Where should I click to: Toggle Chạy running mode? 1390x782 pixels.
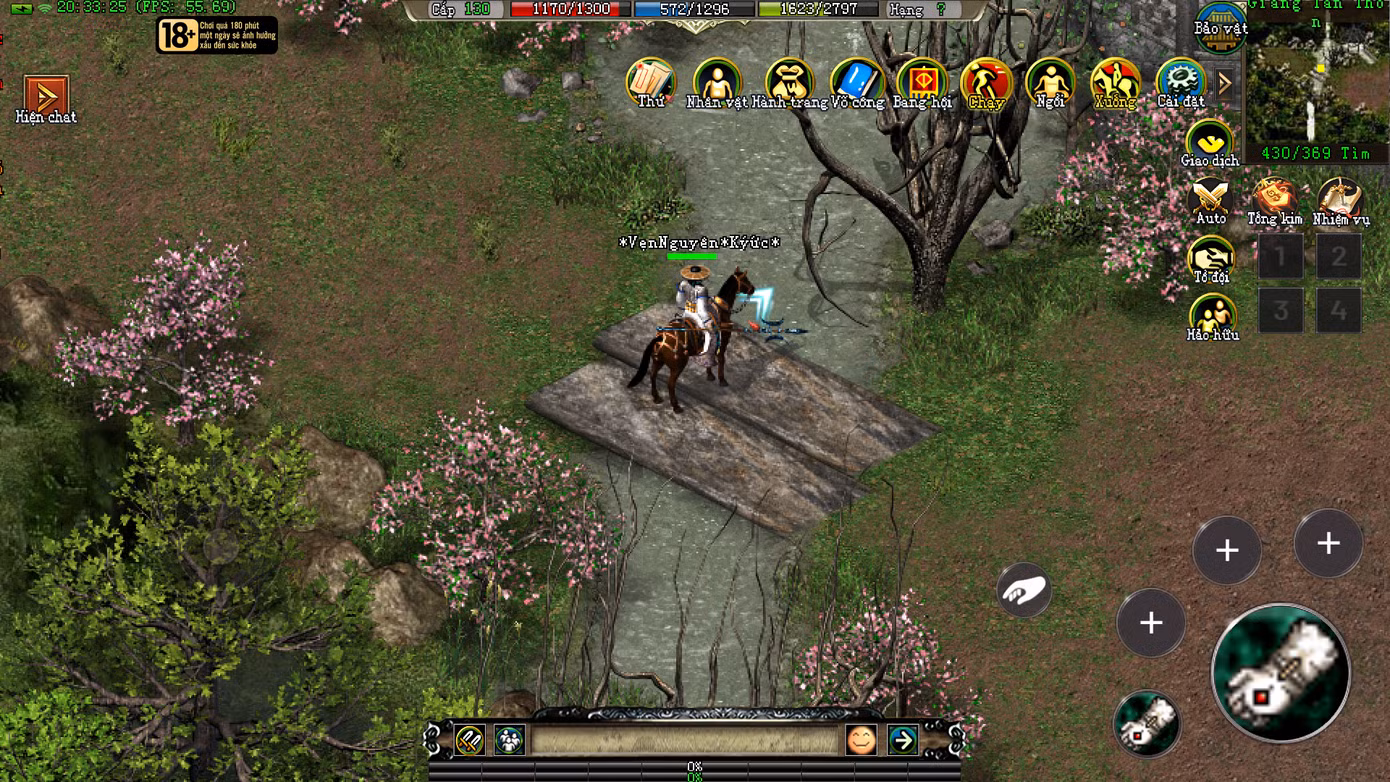tap(987, 80)
